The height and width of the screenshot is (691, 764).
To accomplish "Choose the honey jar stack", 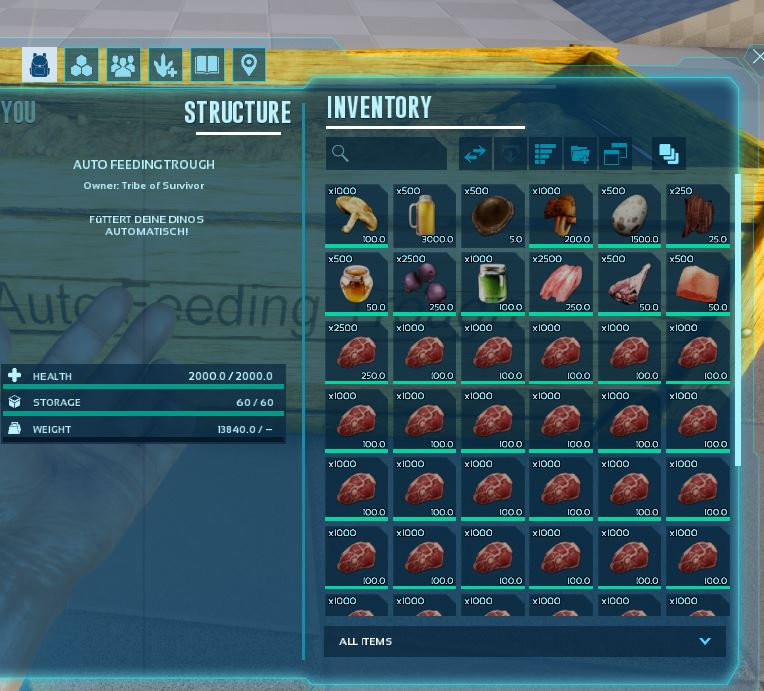I will click(356, 284).
